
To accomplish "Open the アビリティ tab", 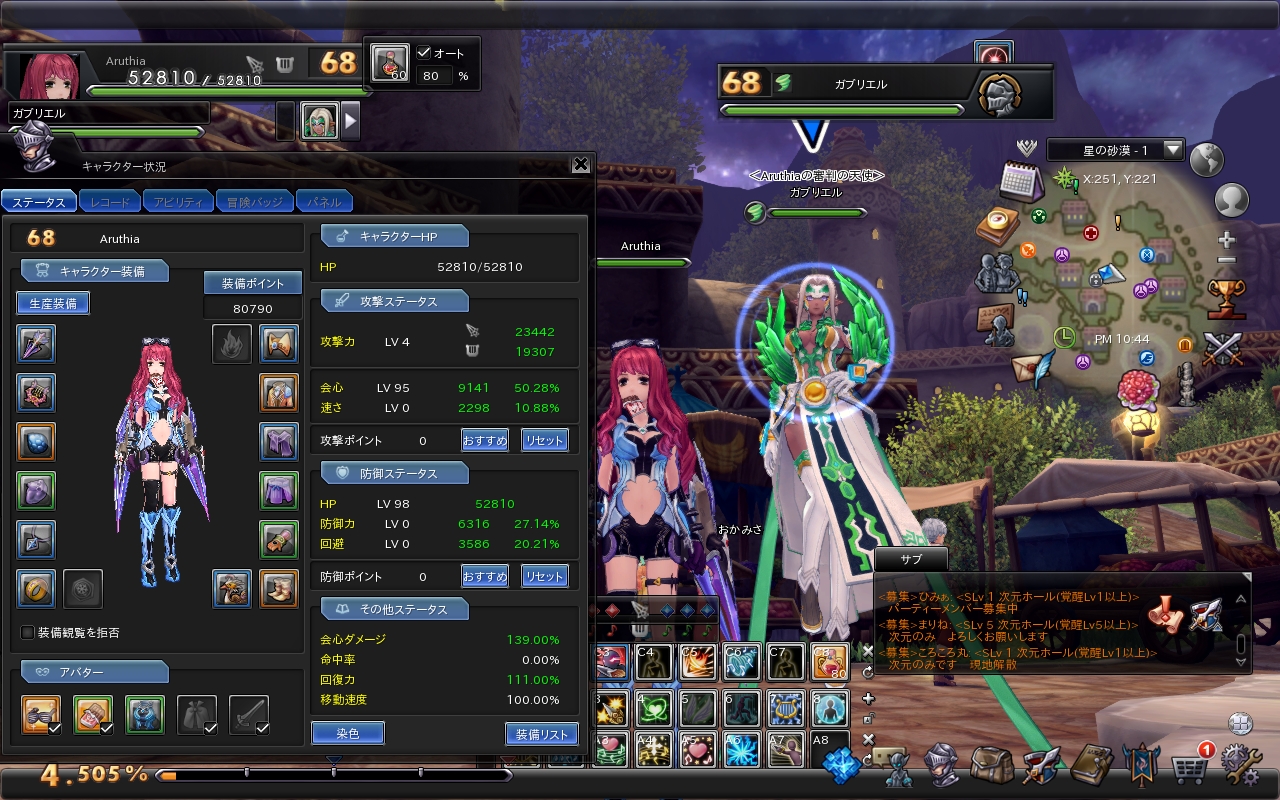I will point(178,202).
